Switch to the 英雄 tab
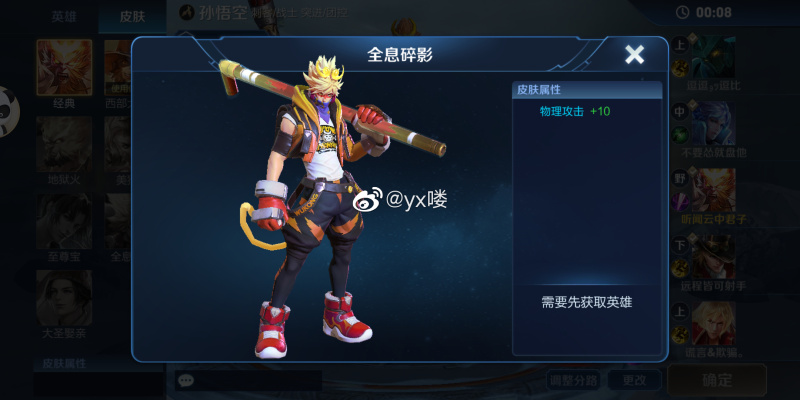 (66, 16)
